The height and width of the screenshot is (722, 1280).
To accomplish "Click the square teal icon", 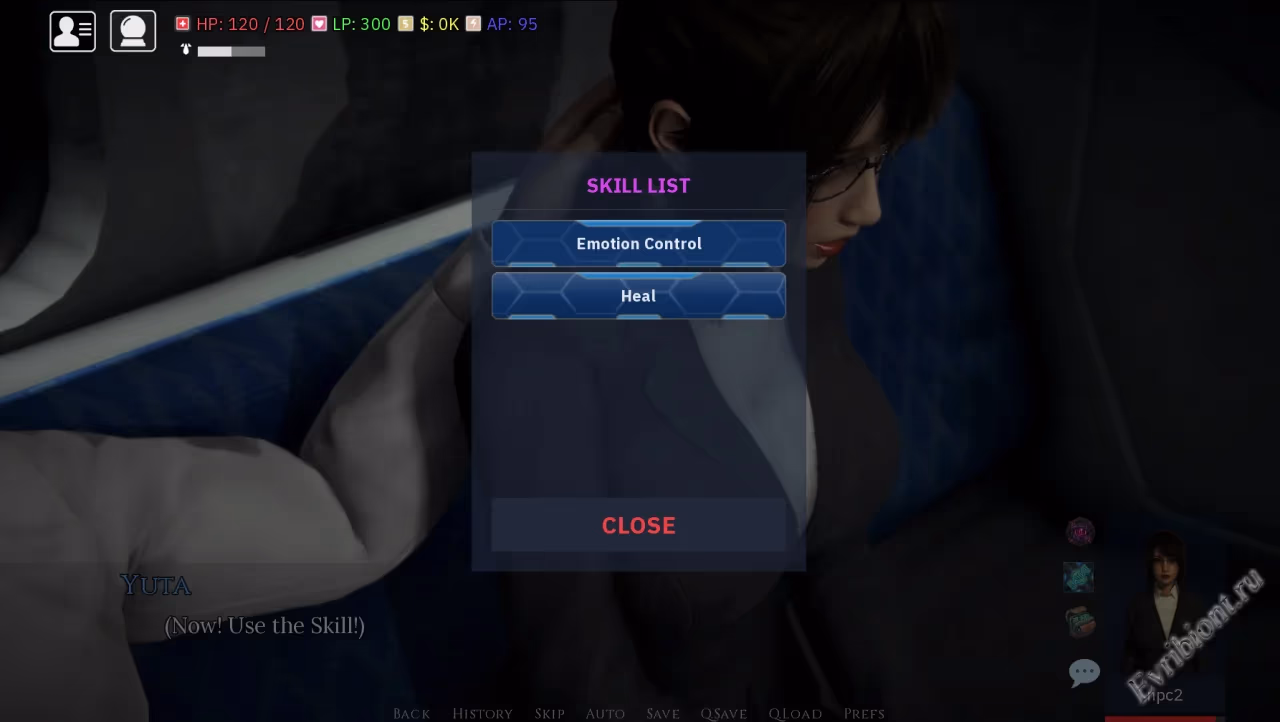I will (1078, 577).
